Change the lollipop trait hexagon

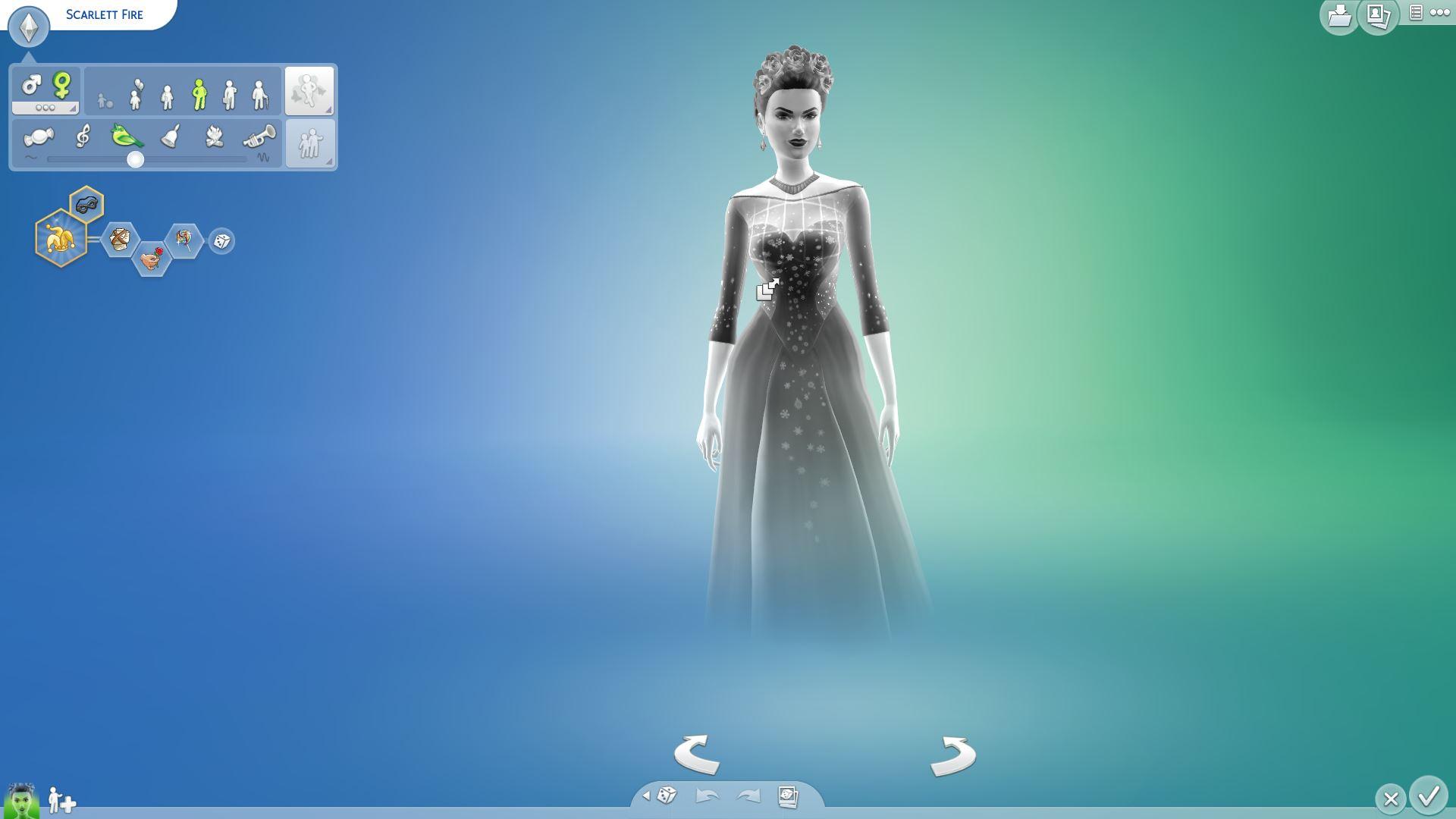(x=184, y=240)
